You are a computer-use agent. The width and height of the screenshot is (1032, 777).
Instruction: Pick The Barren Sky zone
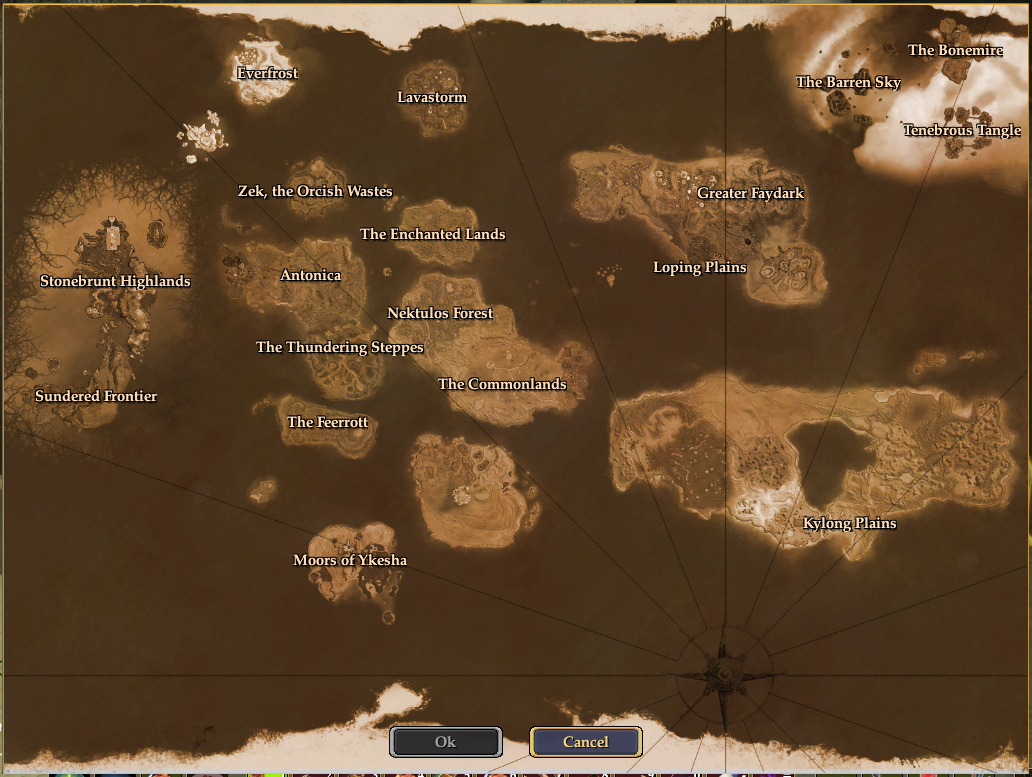(848, 82)
